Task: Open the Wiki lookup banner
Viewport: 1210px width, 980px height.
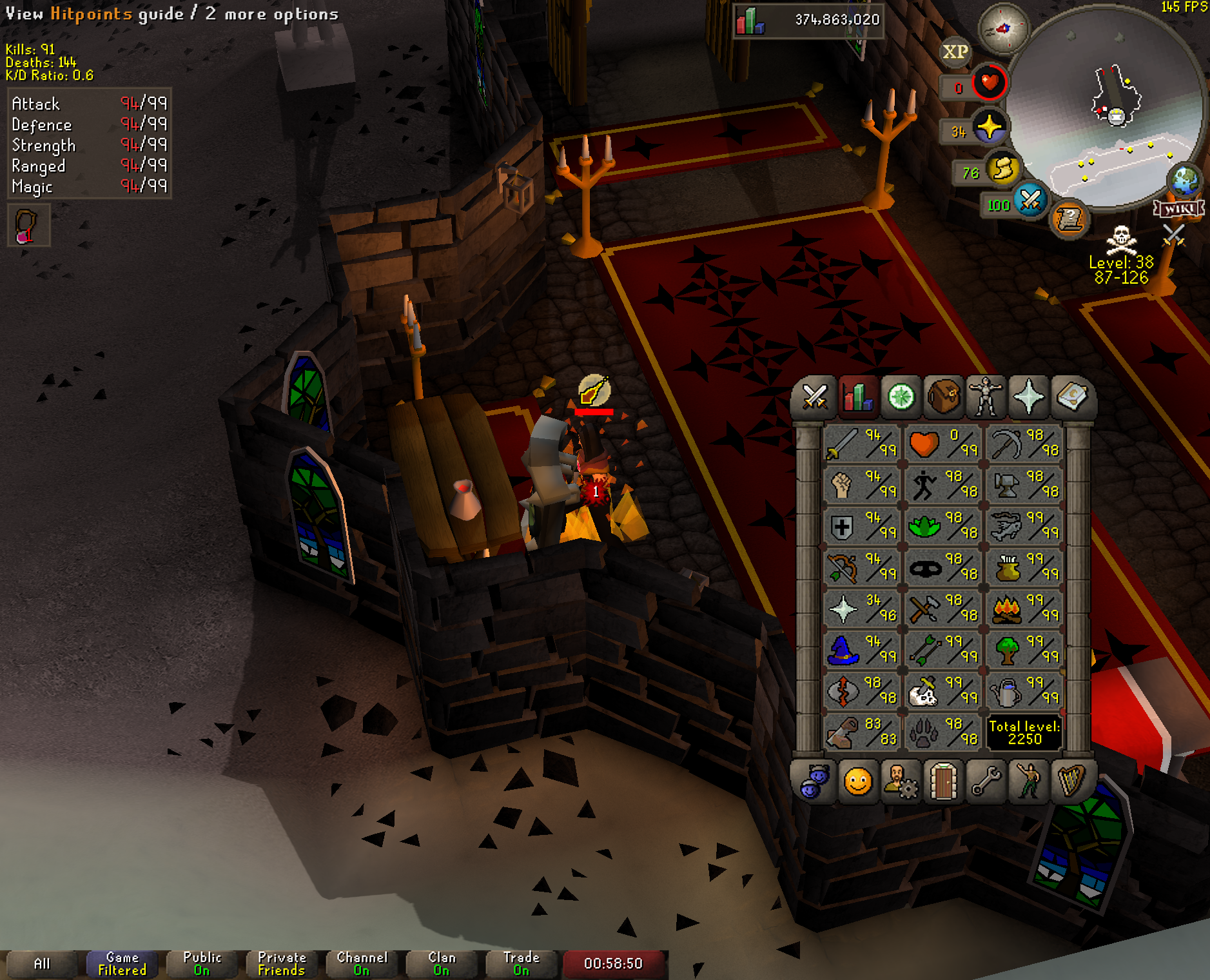Action: (x=1178, y=208)
